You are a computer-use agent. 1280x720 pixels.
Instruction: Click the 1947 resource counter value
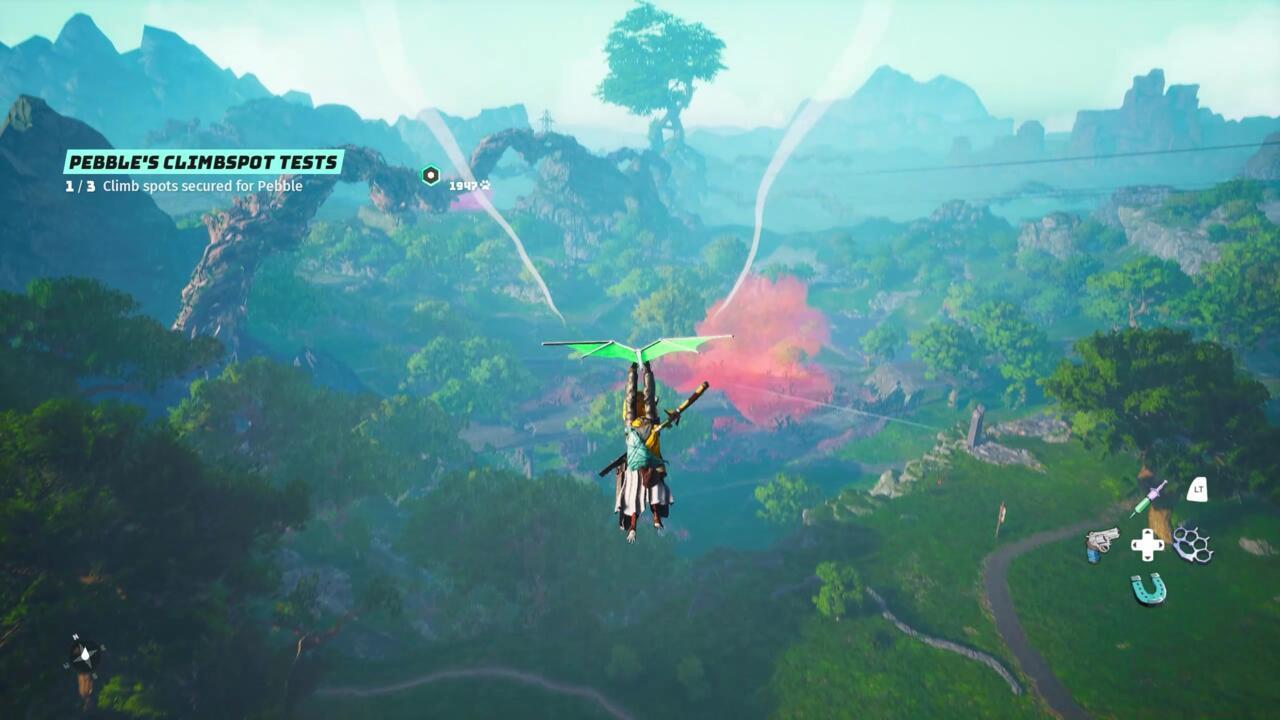pos(464,185)
